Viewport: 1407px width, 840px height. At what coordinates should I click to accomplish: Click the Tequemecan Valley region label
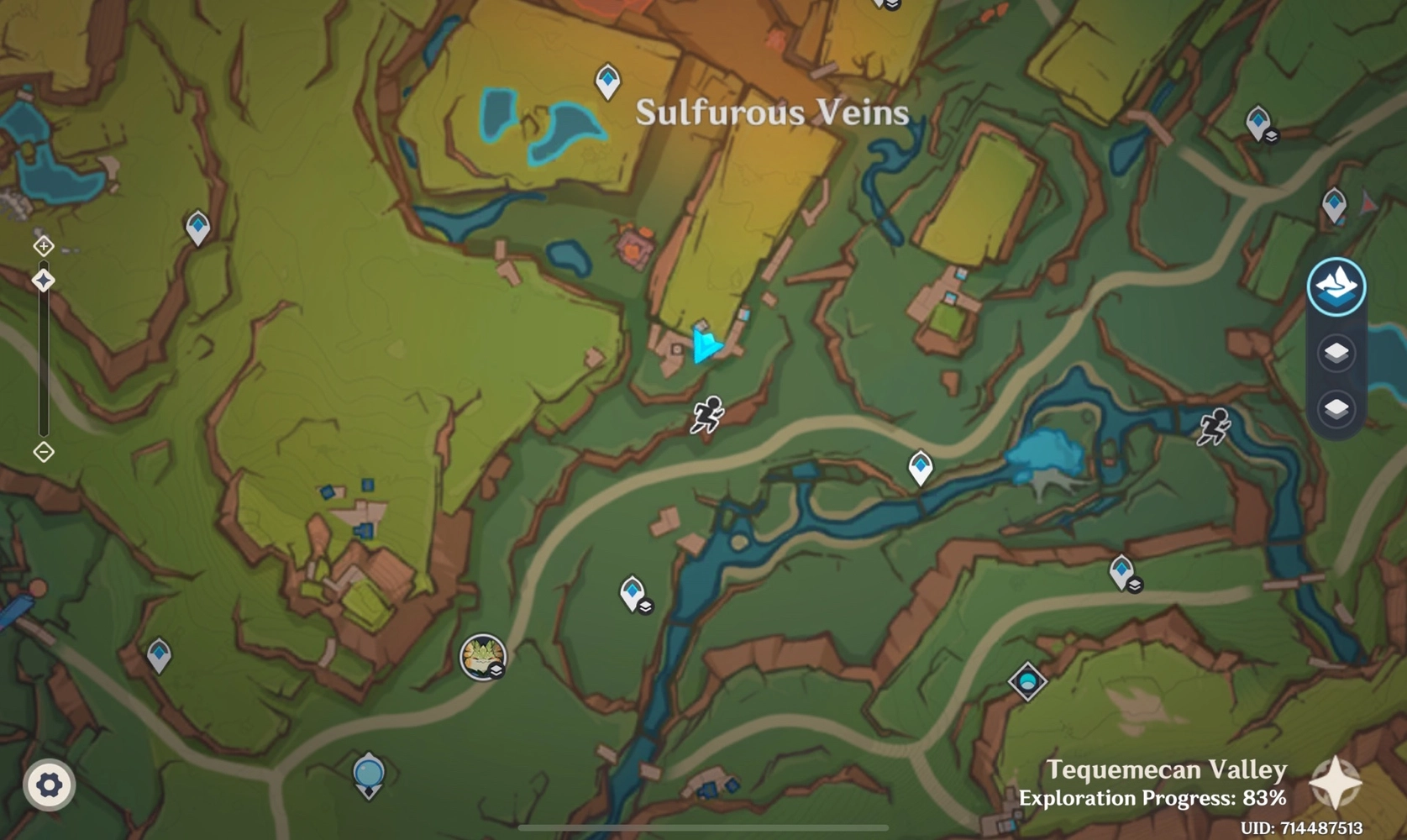pyautogui.click(x=1166, y=769)
